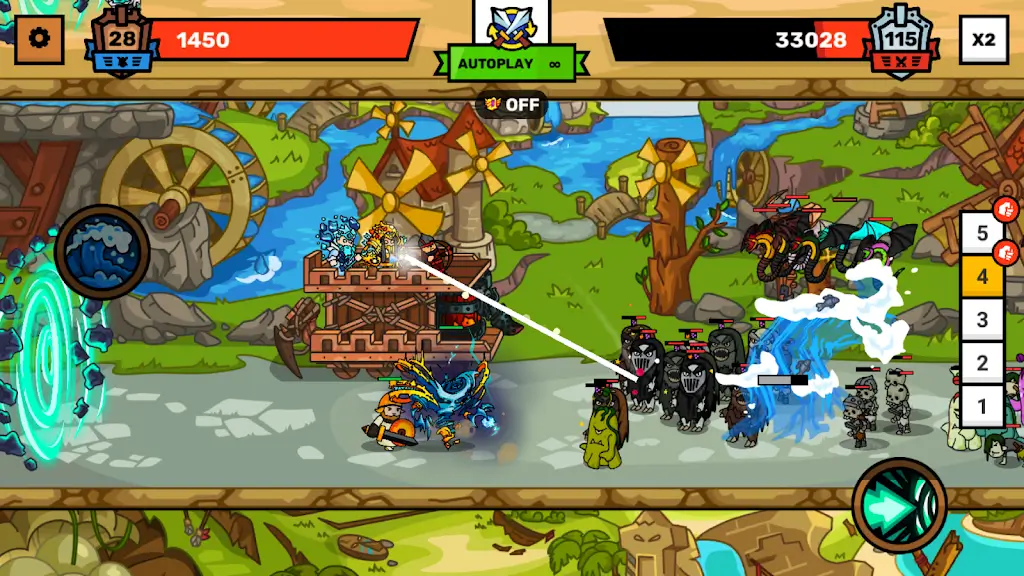The width and height of the screenshot is (1024, 576).
Task: Tap the green arrow dash button
Action: [899, 505]
